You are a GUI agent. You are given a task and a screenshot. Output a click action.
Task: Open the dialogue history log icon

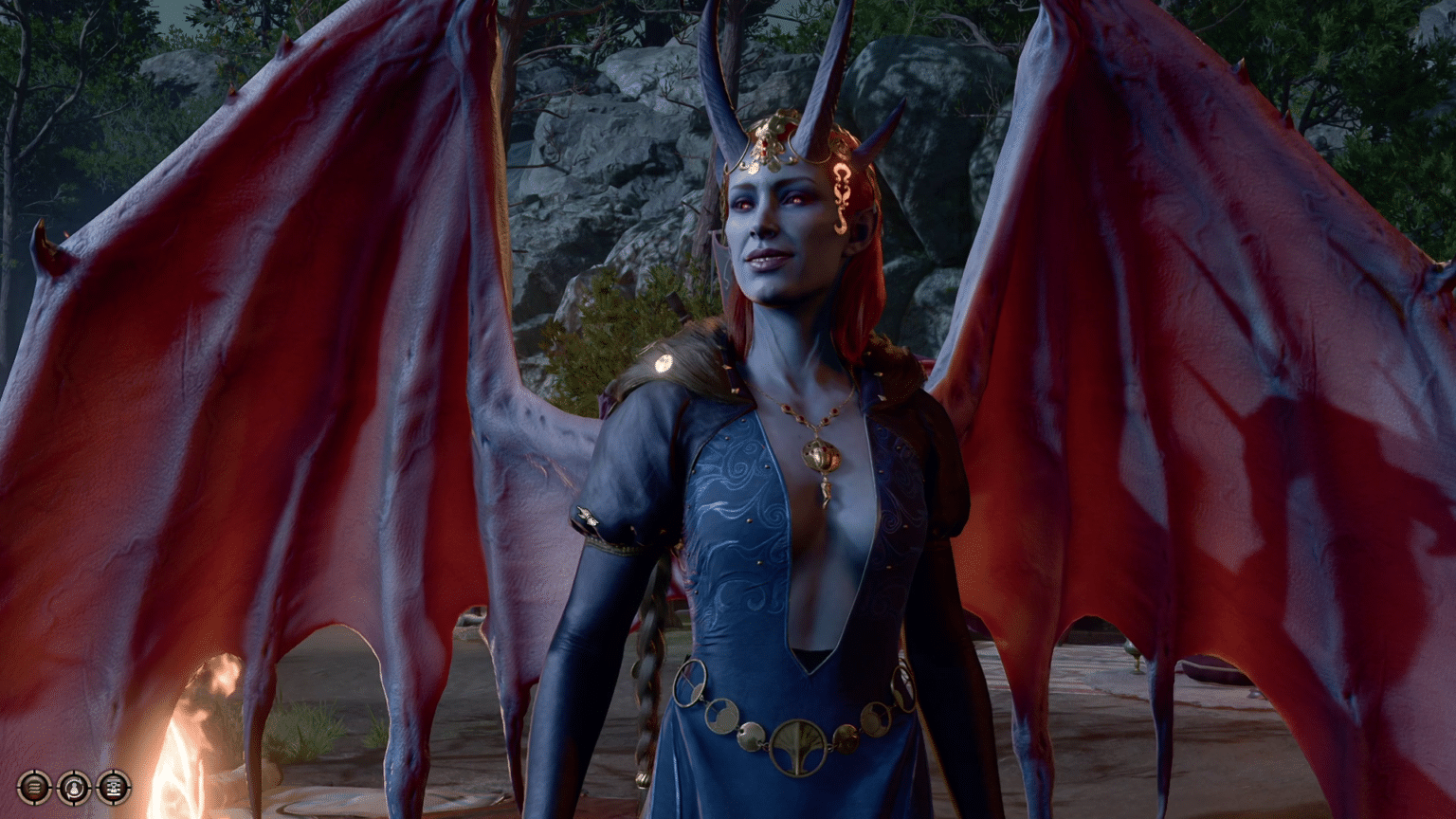click(35, 788)
